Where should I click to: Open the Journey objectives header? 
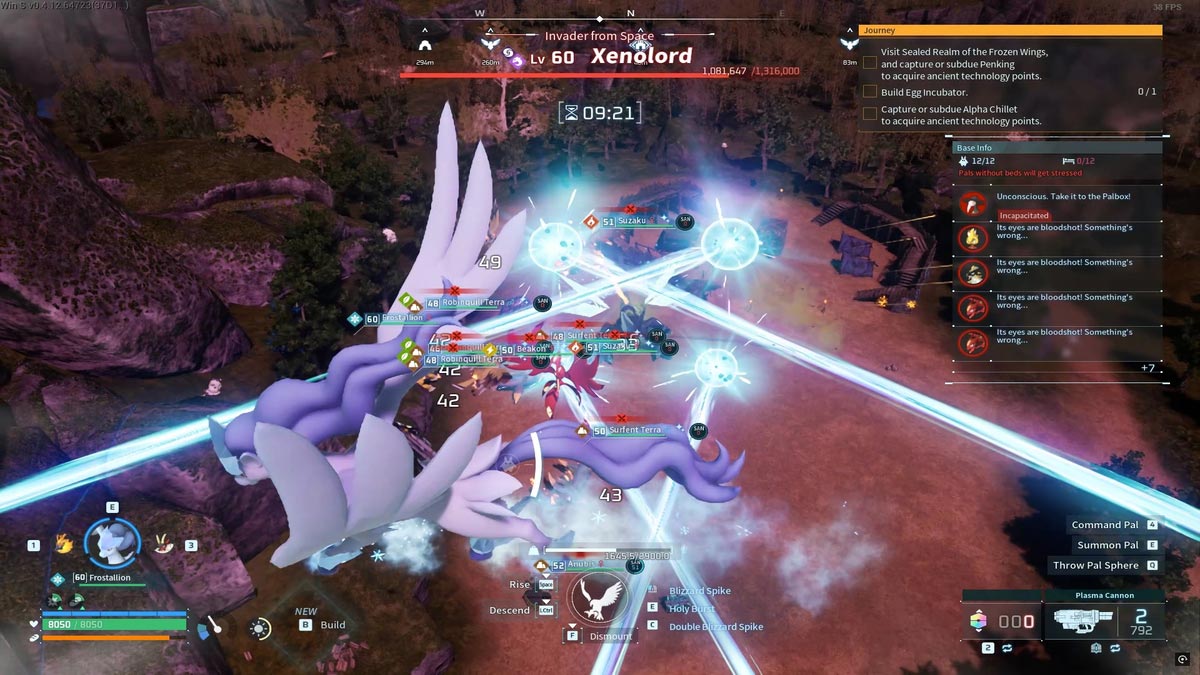pos(1010,30)
